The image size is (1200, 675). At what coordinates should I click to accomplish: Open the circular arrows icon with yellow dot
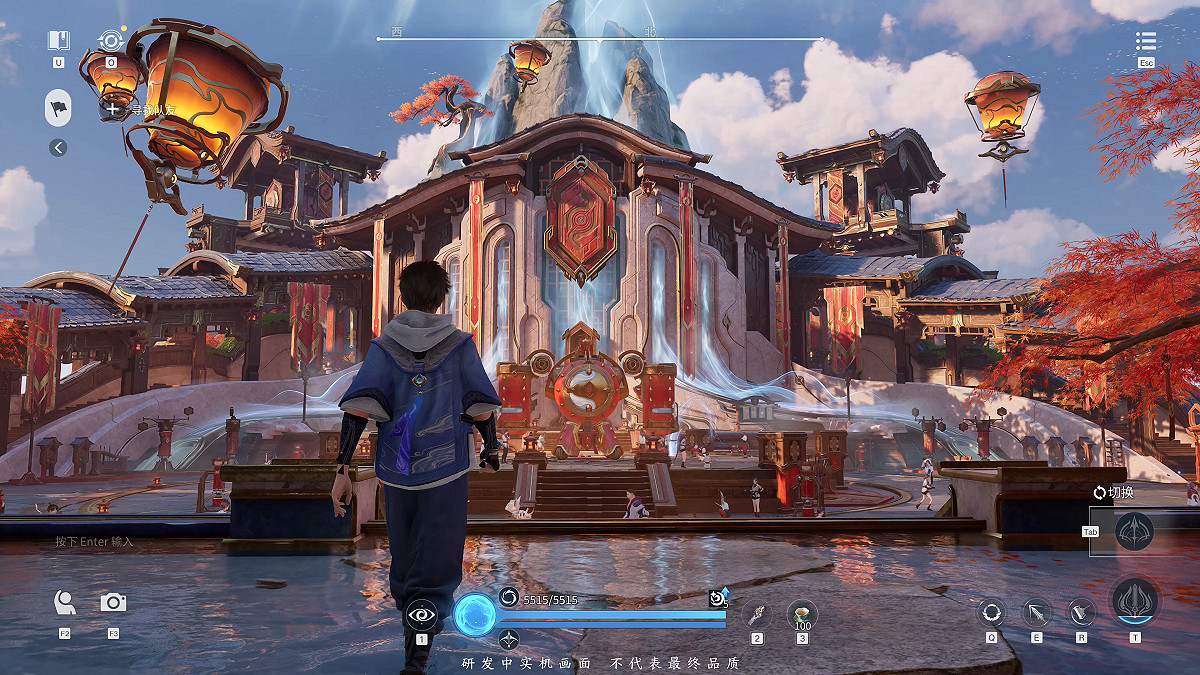tap(111, 41)
